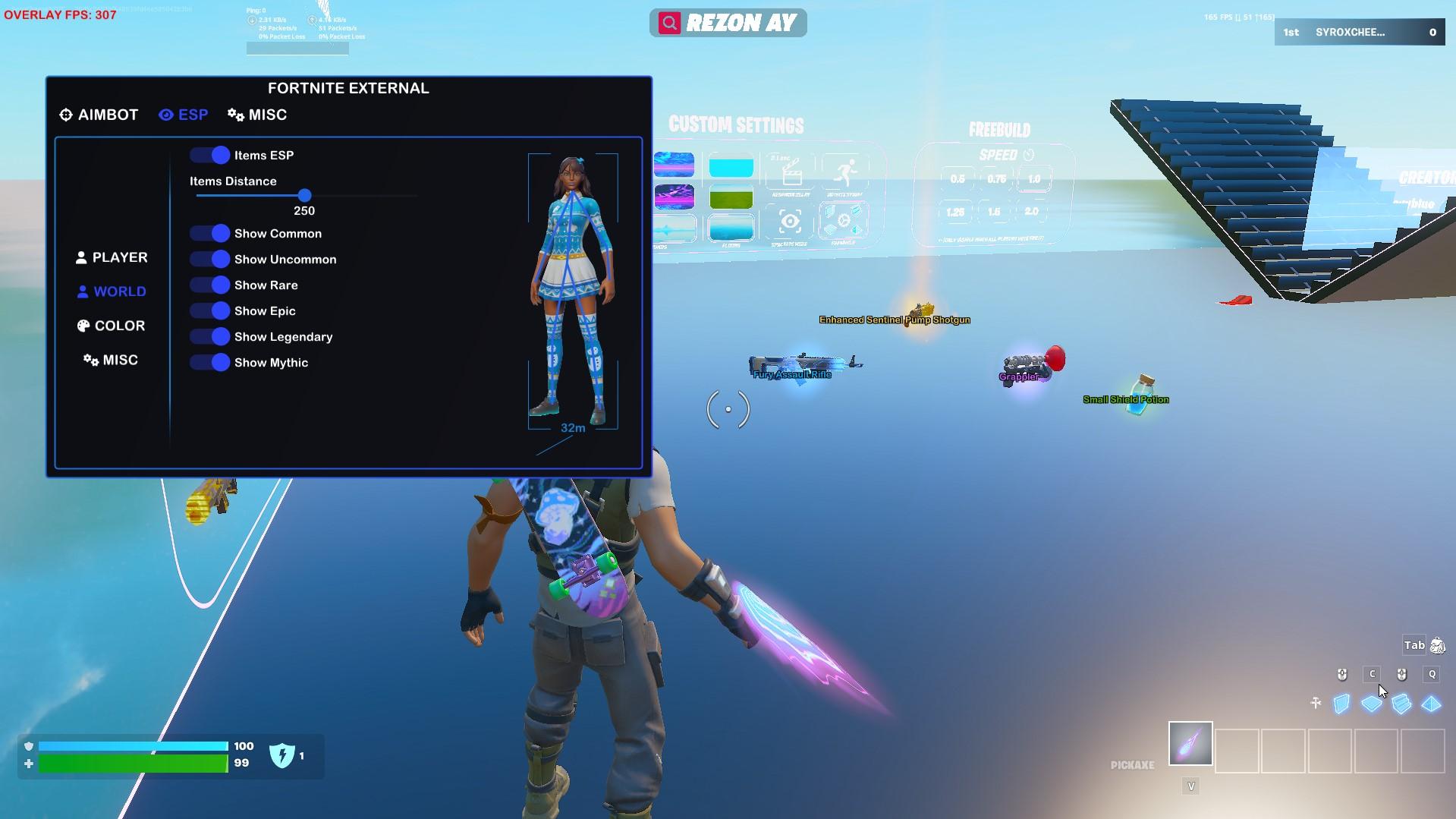Disable the Show Mythic switch
Viewport: 1456px width, 819px height.
pyautogui.click(x=210, y=362)
